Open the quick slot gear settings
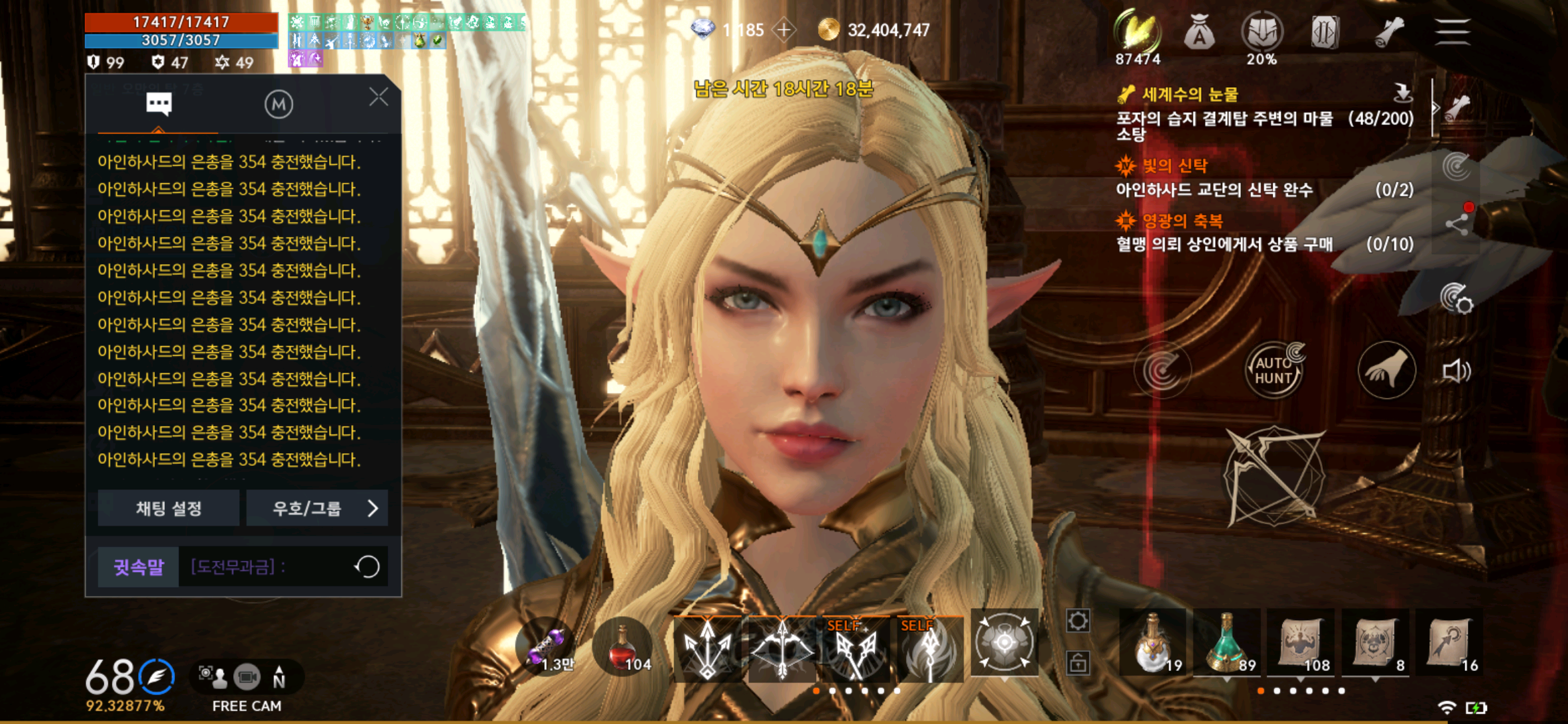 (1077, 621)
